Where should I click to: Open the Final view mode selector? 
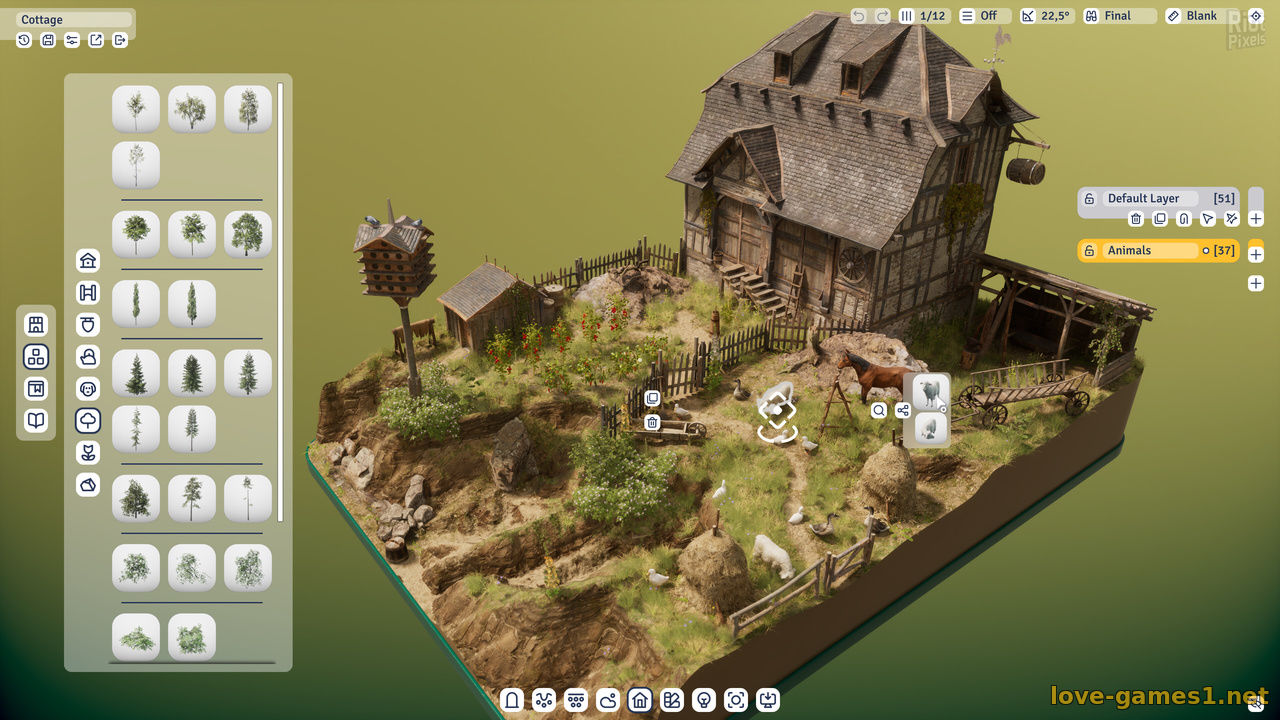(x=1118, y=16)
